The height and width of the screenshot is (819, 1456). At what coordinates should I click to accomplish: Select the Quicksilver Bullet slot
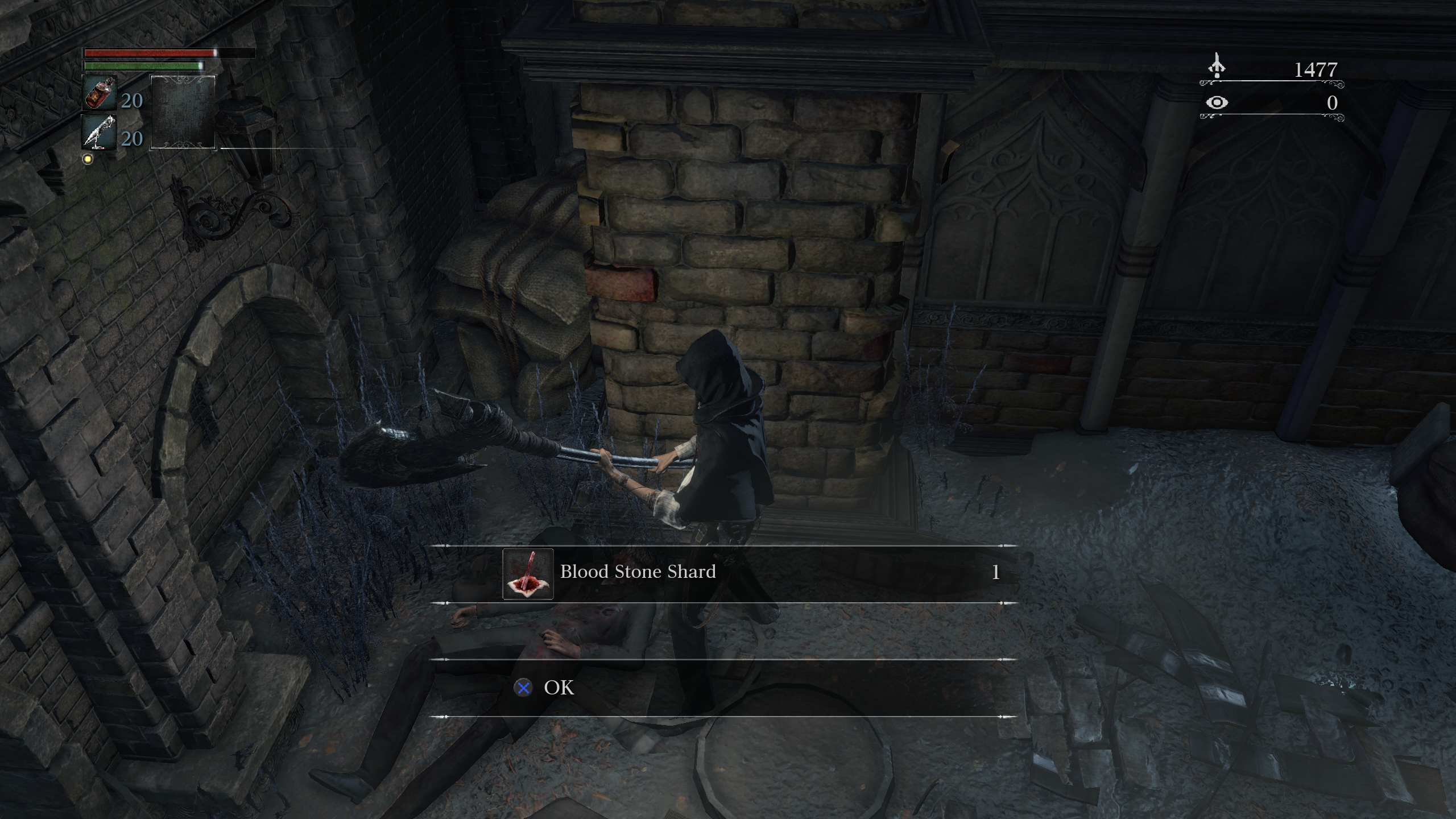100,132
